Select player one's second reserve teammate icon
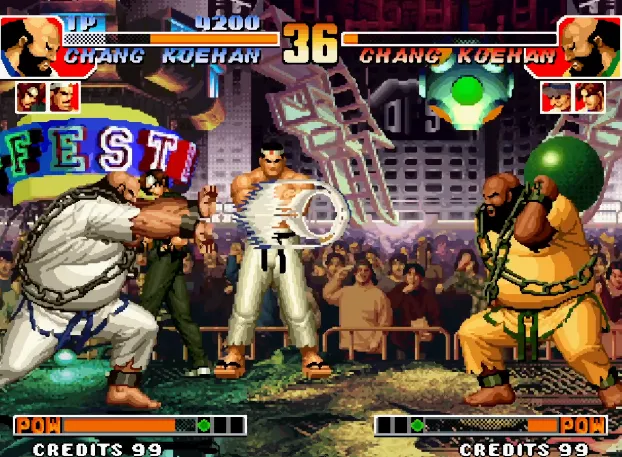The height and width of the screenshot is (457, 622). tap(64, 97)
